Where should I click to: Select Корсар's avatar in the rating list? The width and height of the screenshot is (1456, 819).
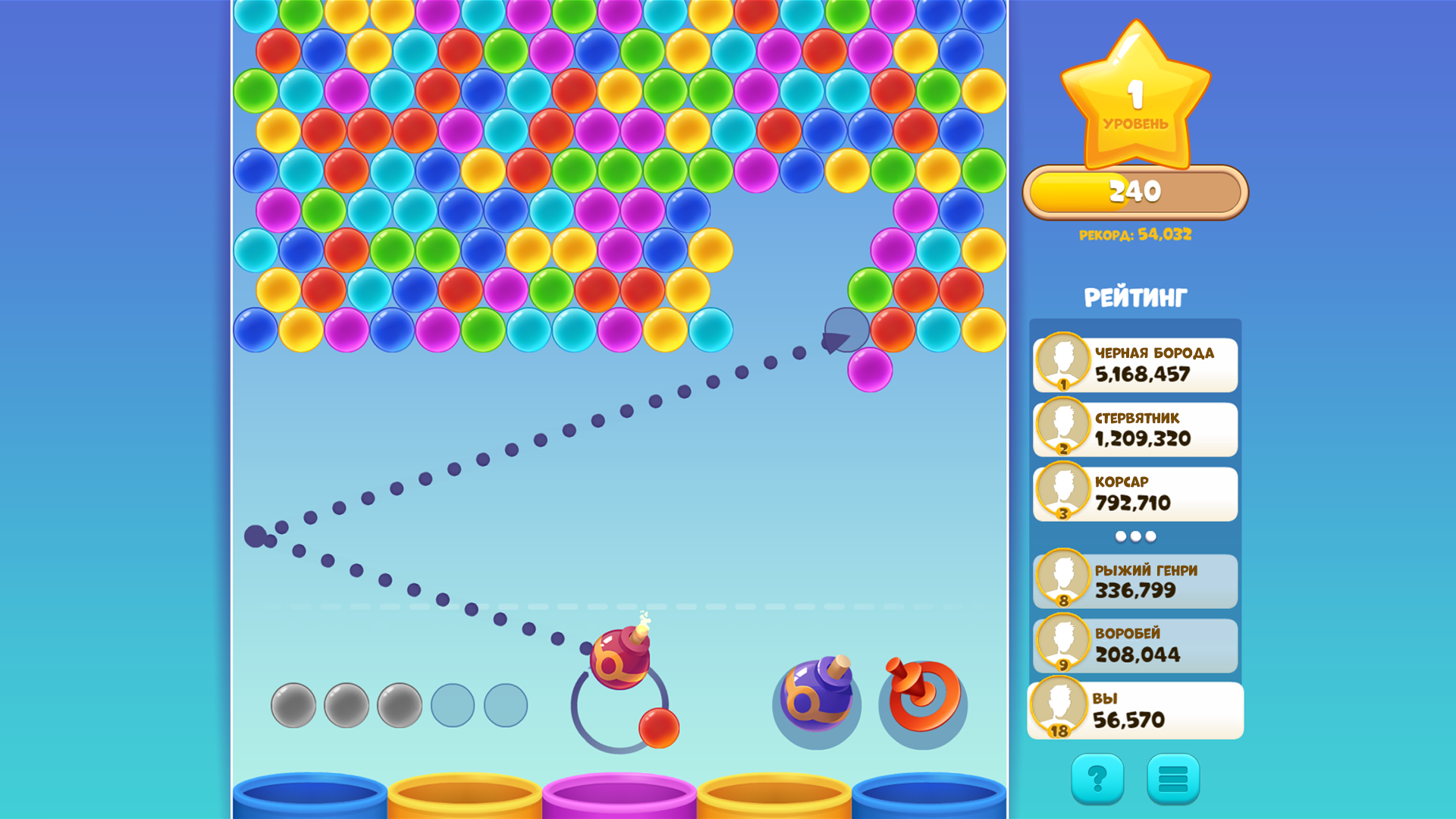click(1065, 493)
